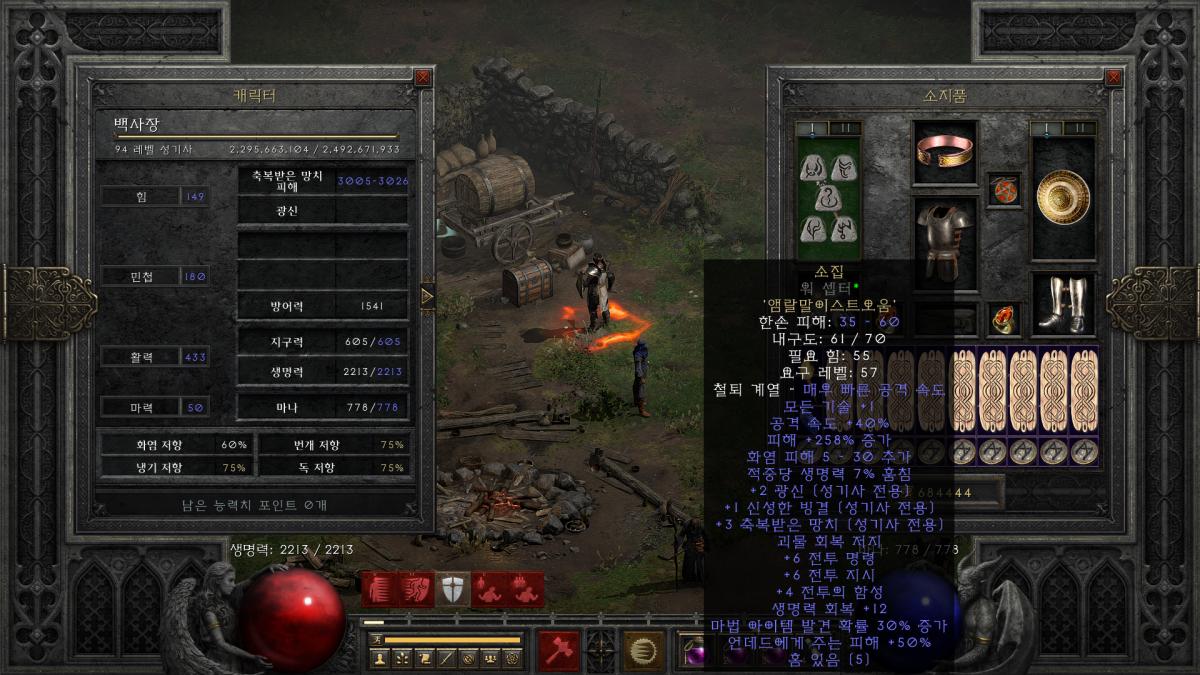The width and height of the screenshot is (1200, 675).
Task: Open the party button showing two figures
Action: point(490,658)
